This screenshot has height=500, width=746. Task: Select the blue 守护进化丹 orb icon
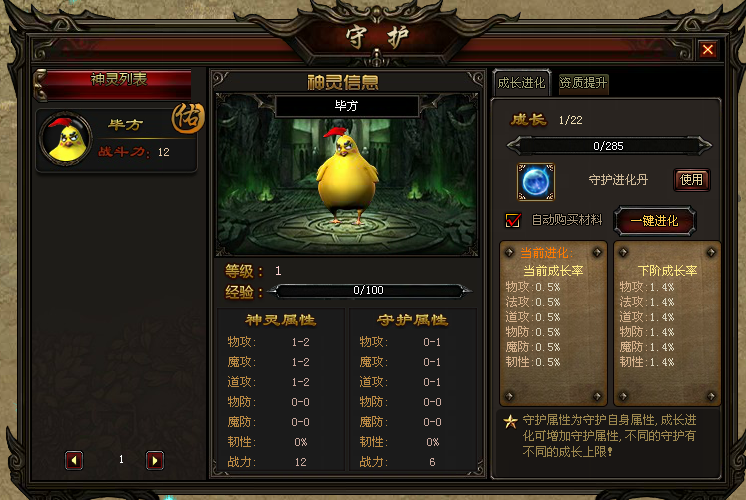(536, 181)
